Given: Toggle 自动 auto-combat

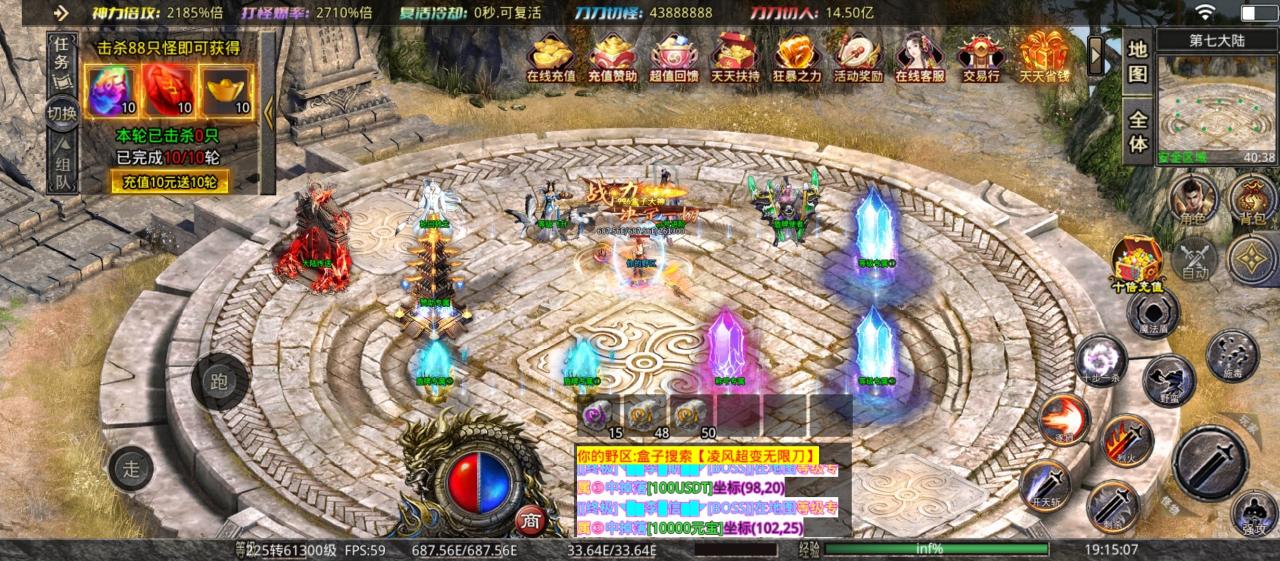Looking at the screenshot, I should (1196, 259).
